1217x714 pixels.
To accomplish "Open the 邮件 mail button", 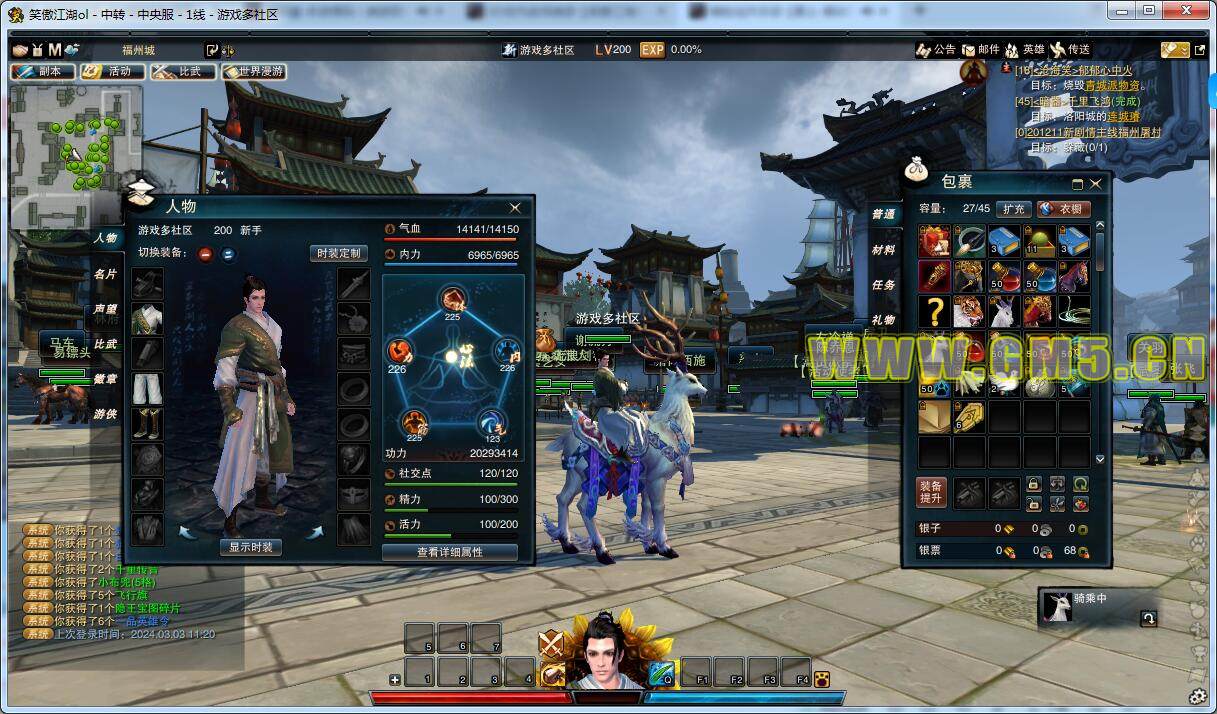I will (980, 50).
